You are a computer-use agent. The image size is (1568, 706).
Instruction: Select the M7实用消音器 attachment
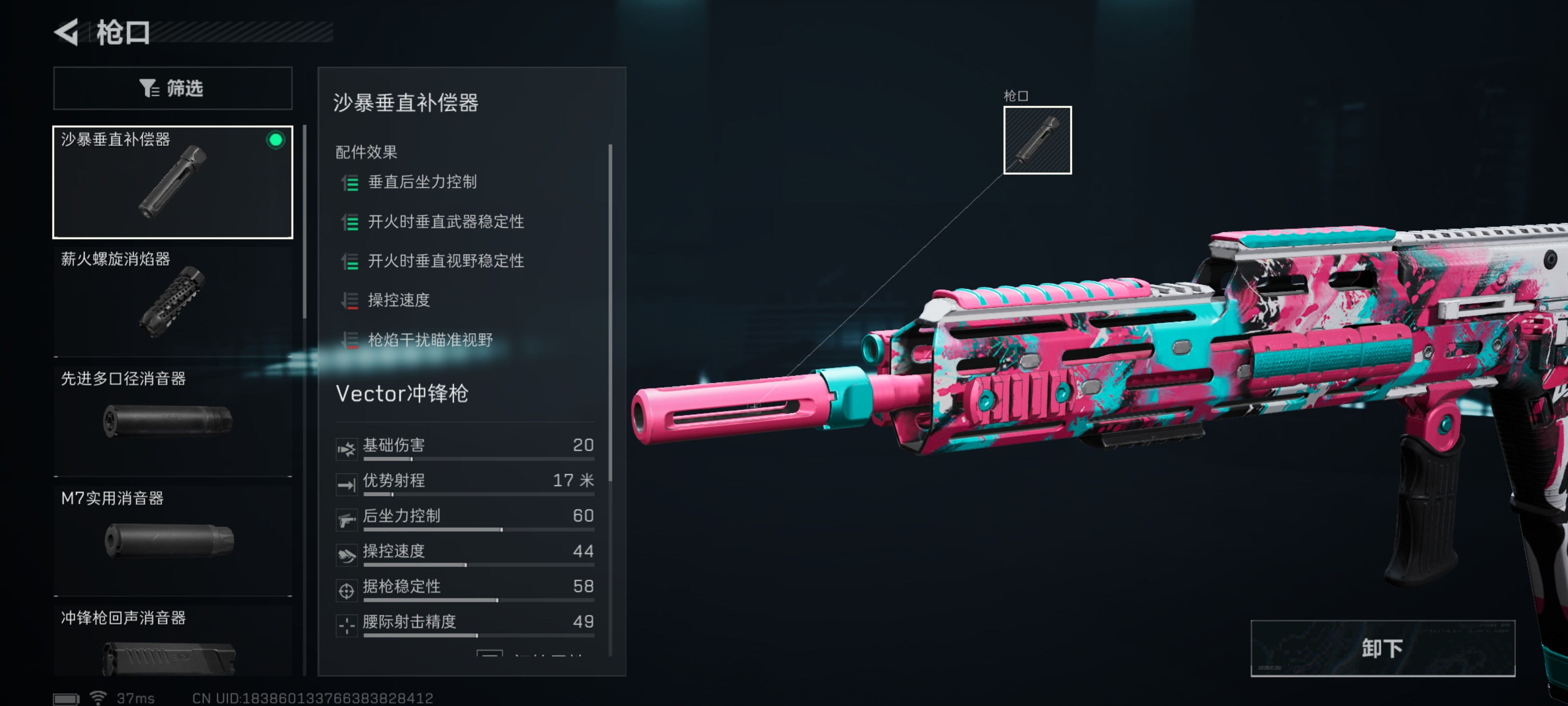(172, 536)
